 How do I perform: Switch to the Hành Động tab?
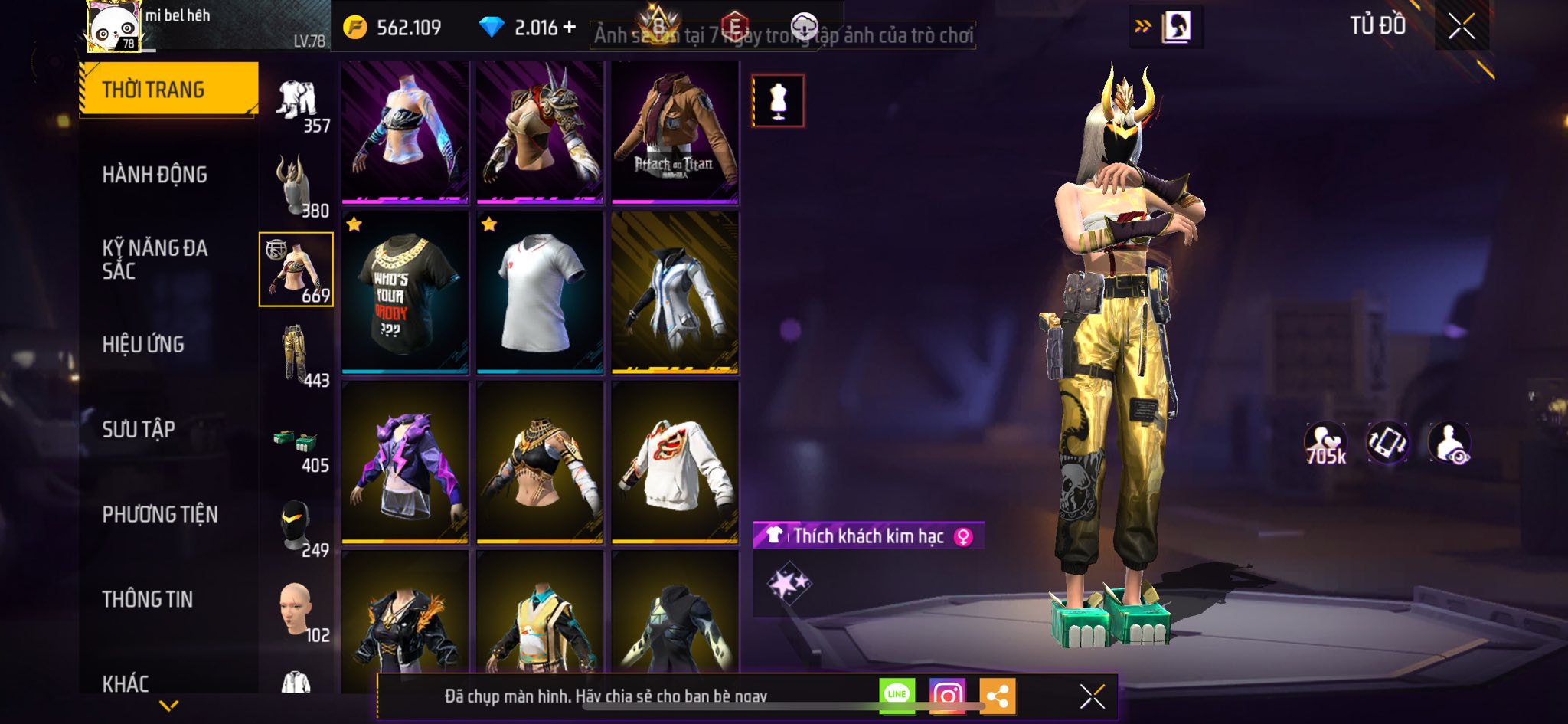[155, 175]
